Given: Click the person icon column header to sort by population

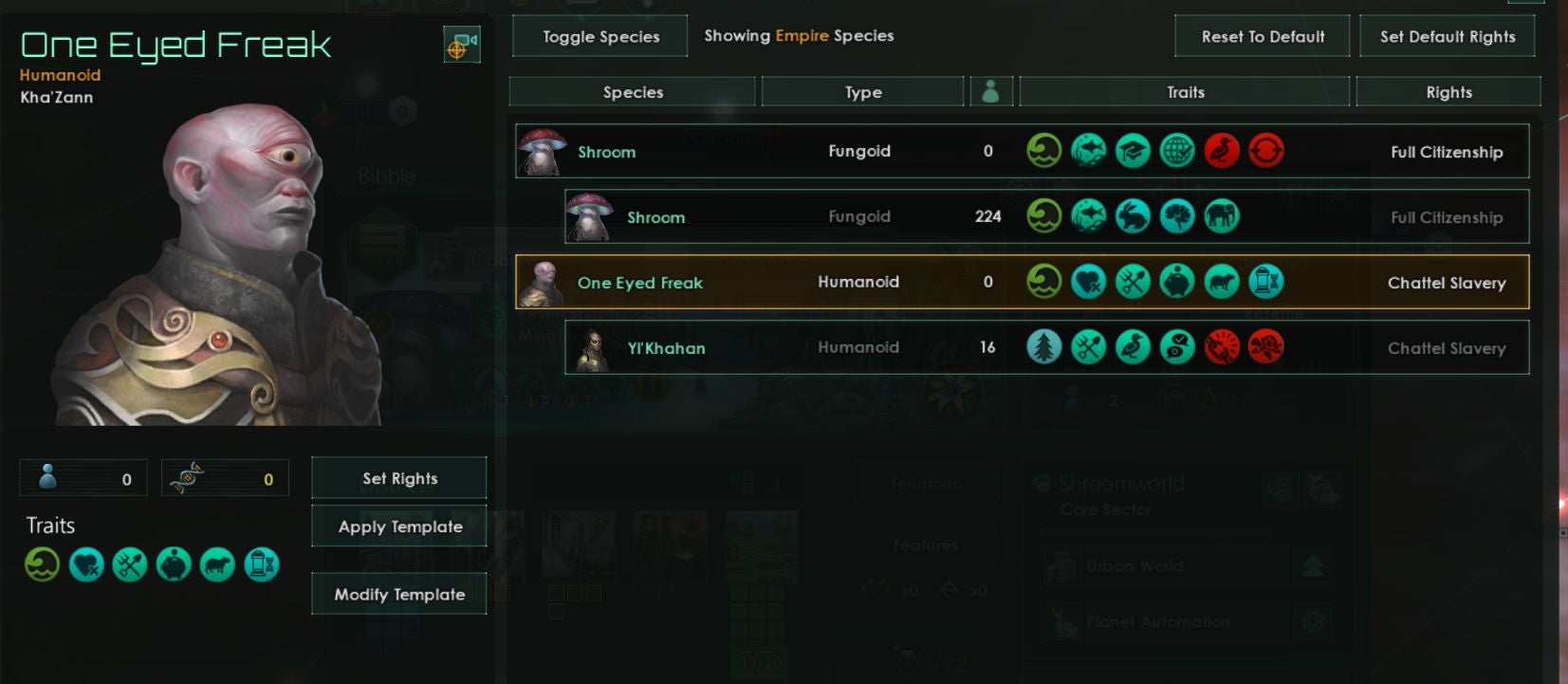Looking at the screenshot, I should click(x=992, y=91).
